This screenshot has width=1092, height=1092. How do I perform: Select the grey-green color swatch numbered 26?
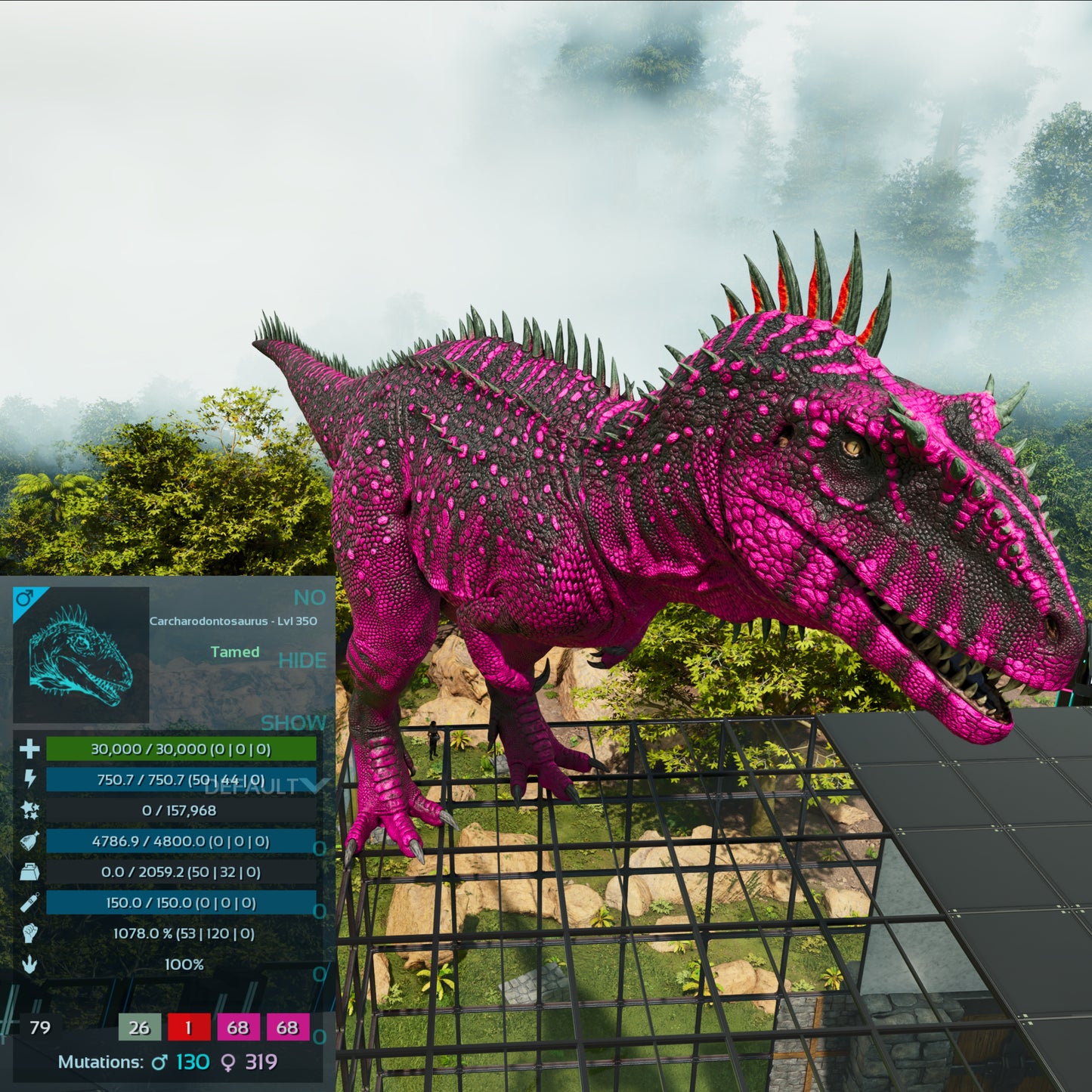click(139, 1027)
